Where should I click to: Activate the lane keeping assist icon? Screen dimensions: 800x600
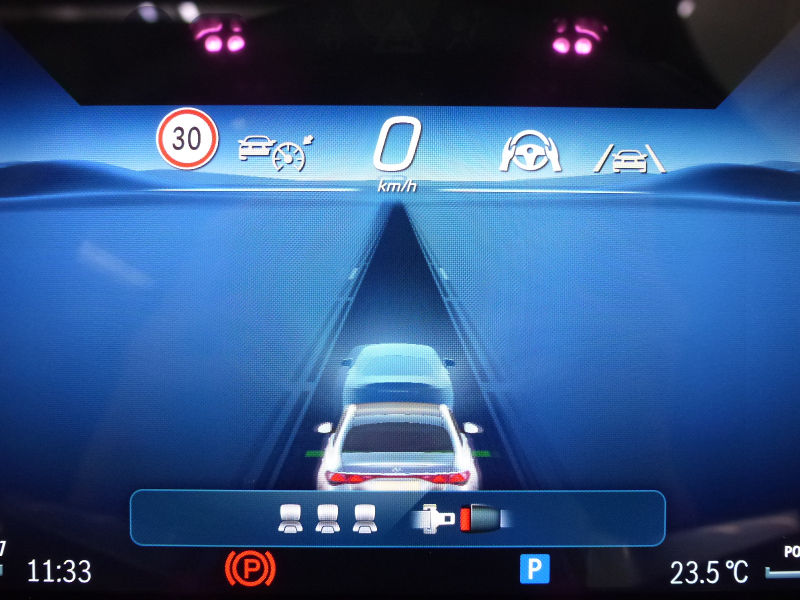632,157
